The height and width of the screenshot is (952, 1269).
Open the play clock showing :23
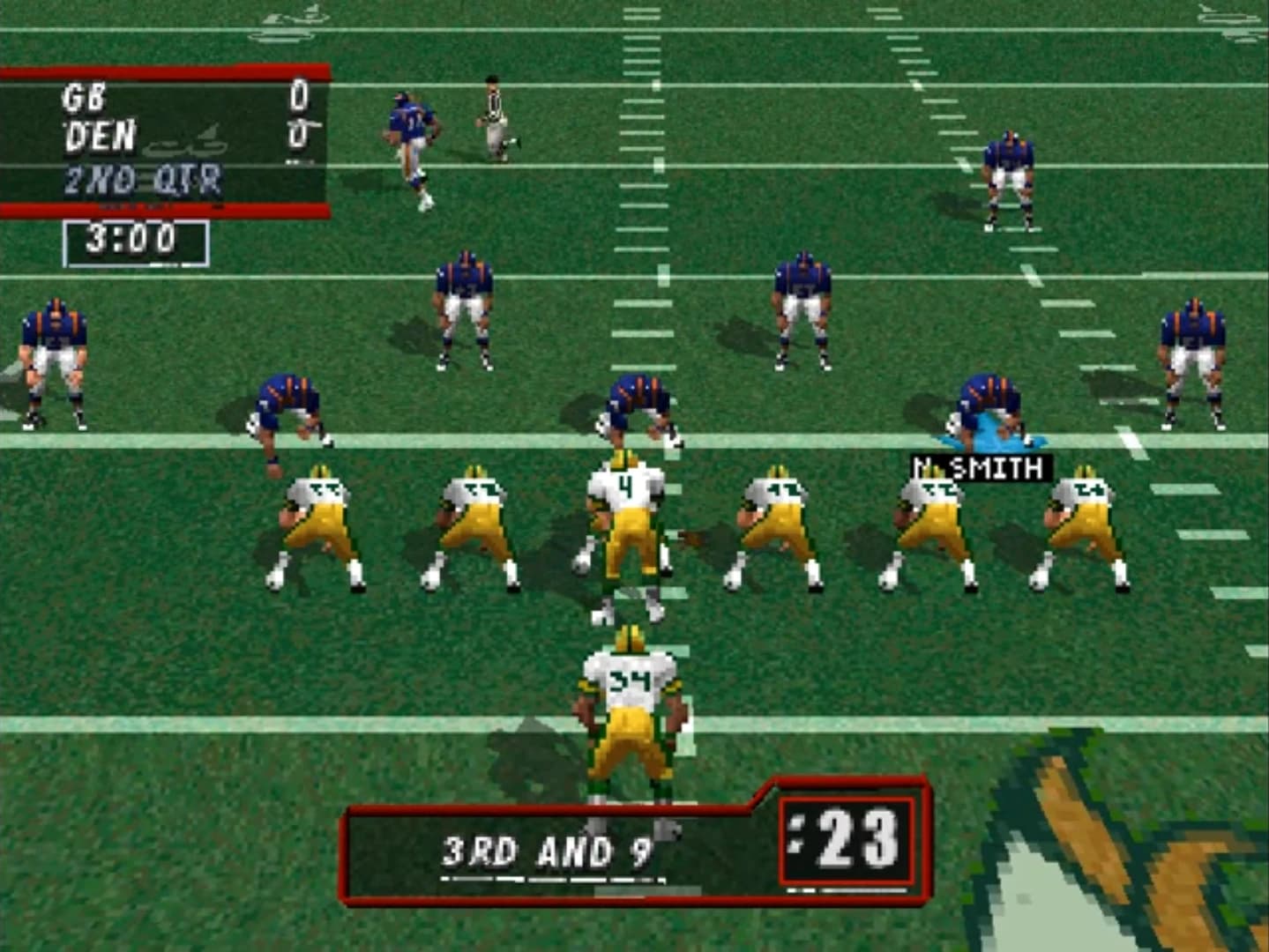pyautogui.click(x=847, y=846)
